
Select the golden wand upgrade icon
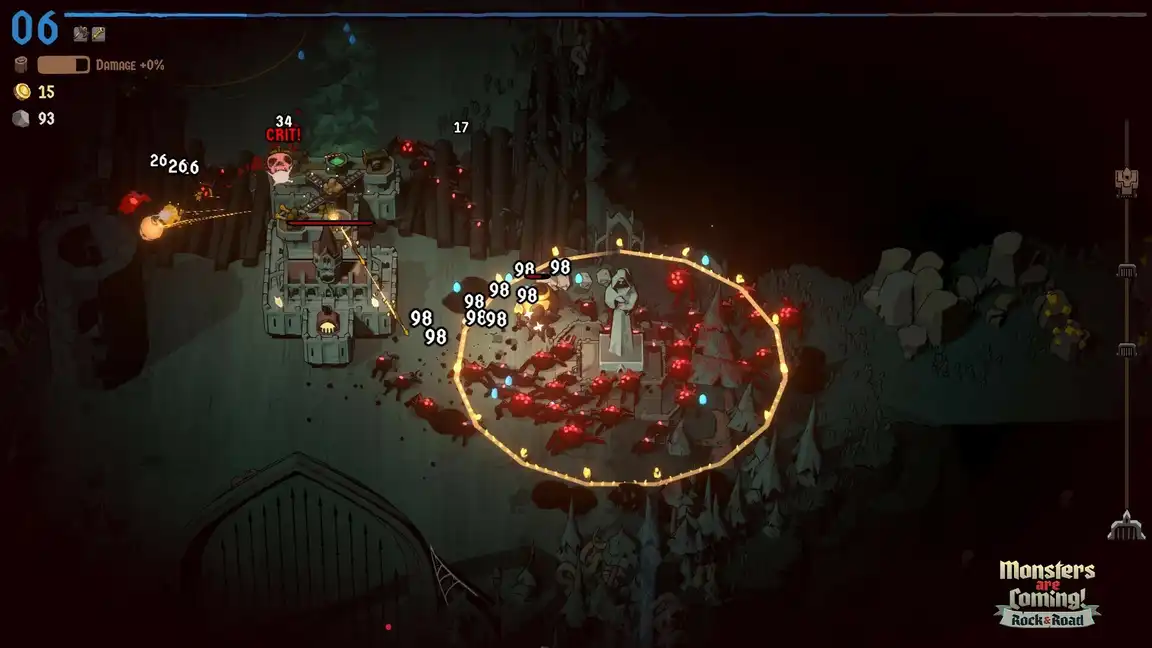[x=98, y=34]
